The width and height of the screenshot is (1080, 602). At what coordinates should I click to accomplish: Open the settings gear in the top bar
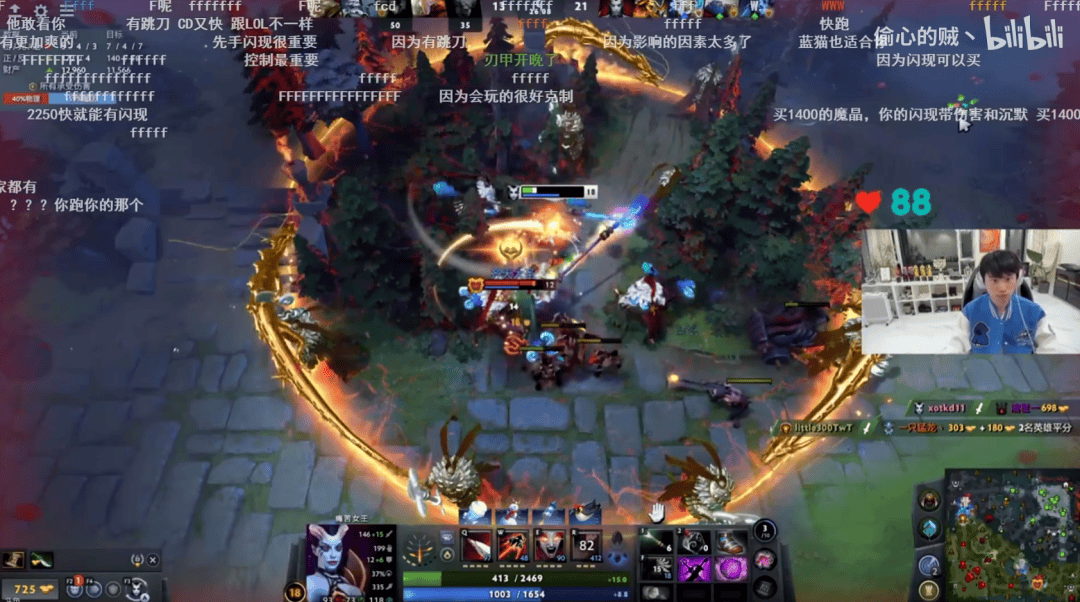pos(41,10)
